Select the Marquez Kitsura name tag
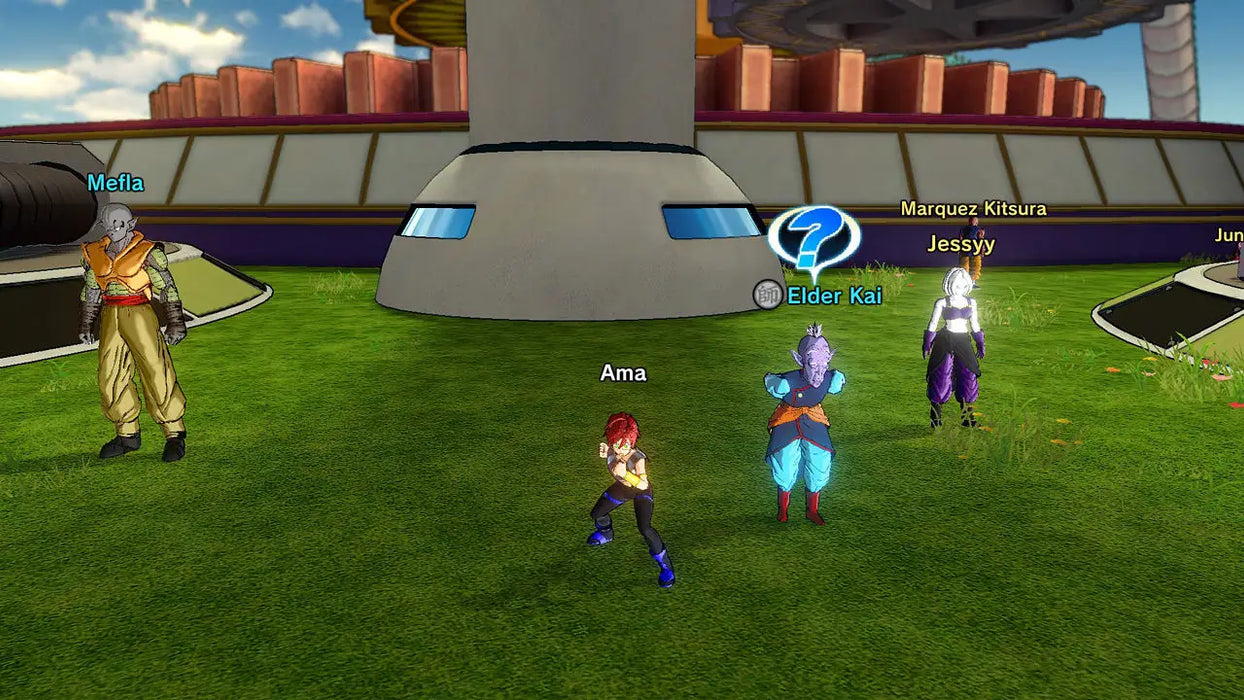 click(x=973, y=209)
